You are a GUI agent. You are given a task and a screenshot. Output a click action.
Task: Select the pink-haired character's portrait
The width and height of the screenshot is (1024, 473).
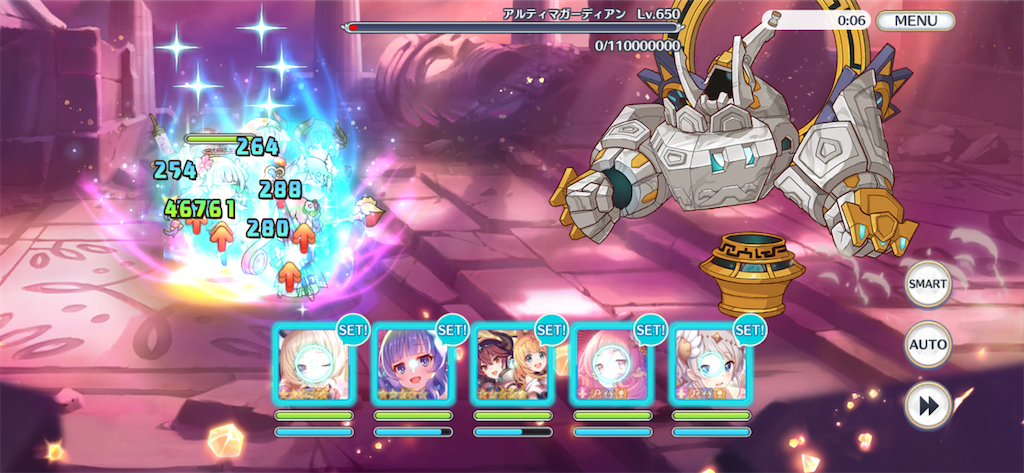click(611, 366)
